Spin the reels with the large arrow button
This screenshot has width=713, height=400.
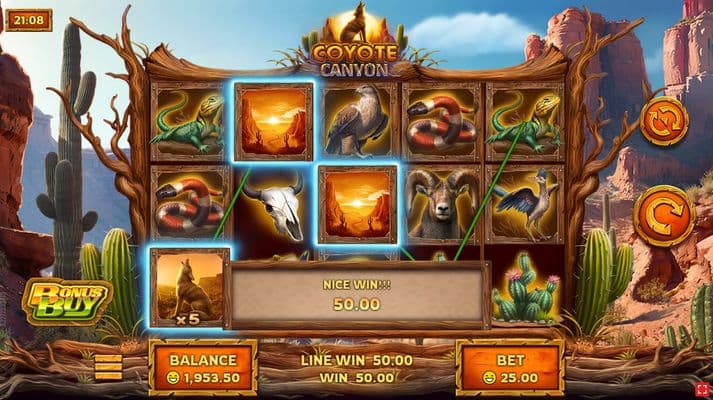point(663,215)
